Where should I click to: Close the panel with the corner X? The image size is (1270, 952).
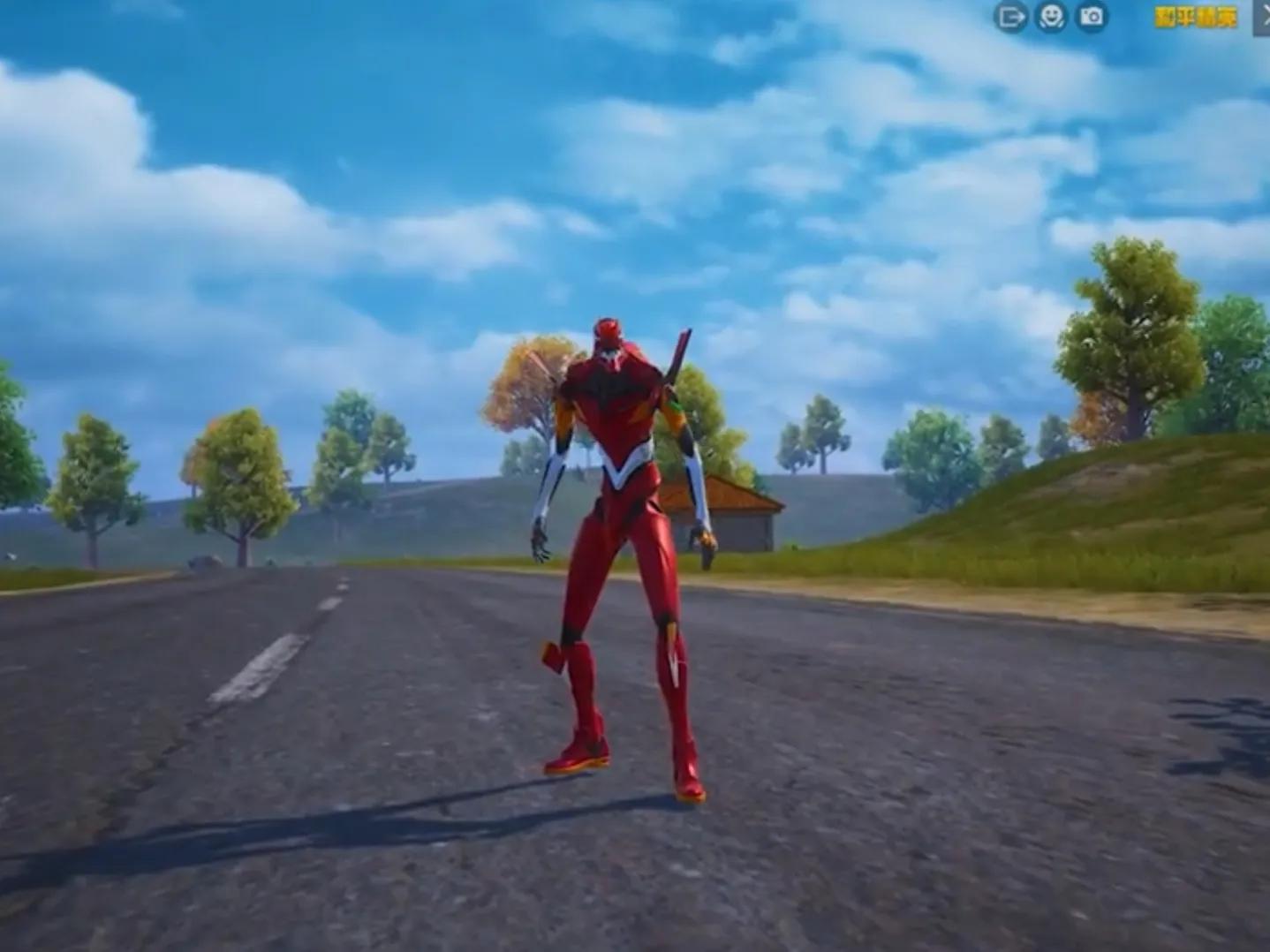[1263, 17]
